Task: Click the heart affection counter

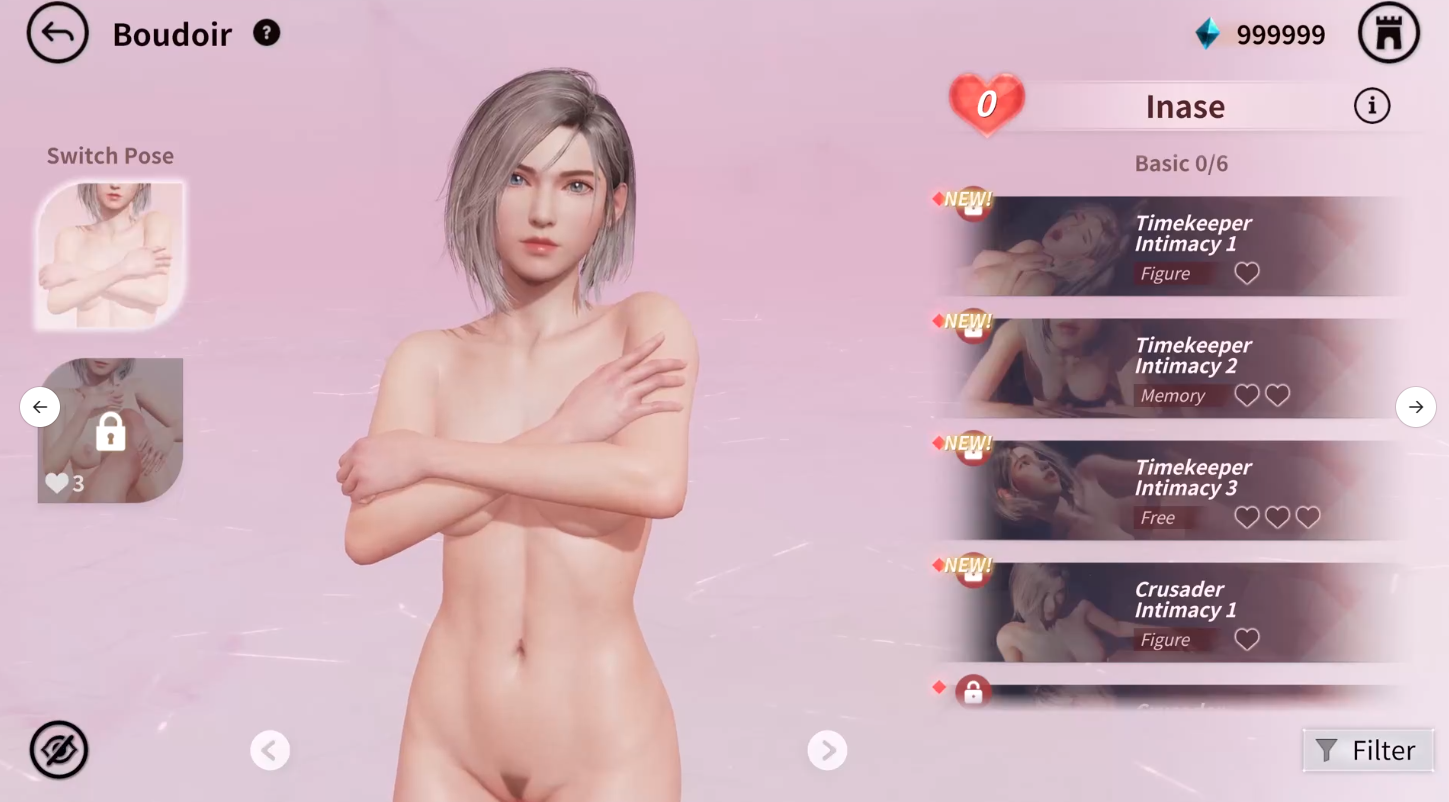Action: (986, 103)
